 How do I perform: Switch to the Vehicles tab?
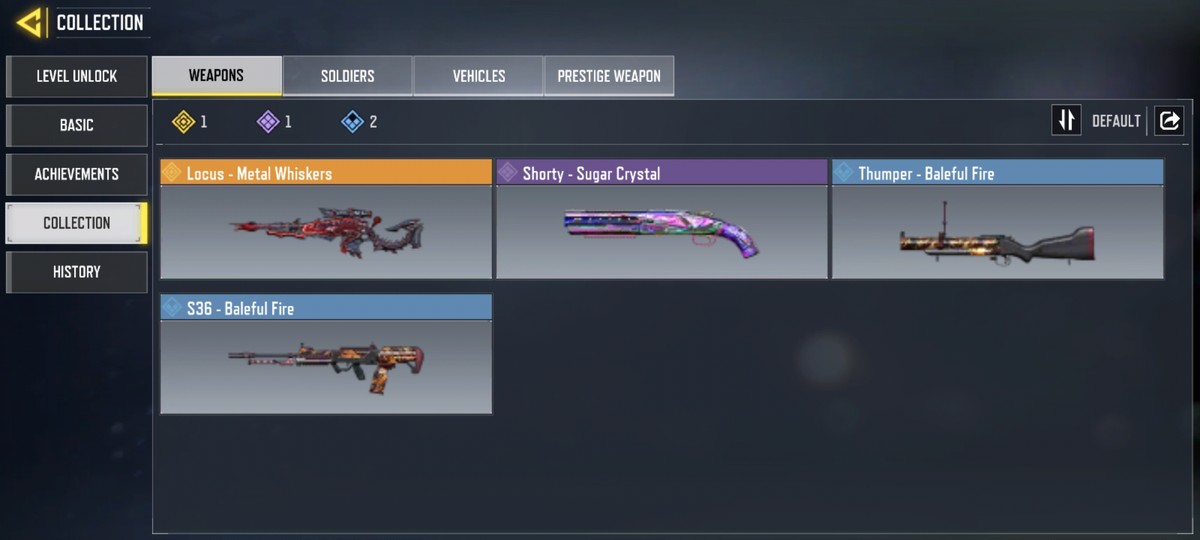[x=479, y=76]
